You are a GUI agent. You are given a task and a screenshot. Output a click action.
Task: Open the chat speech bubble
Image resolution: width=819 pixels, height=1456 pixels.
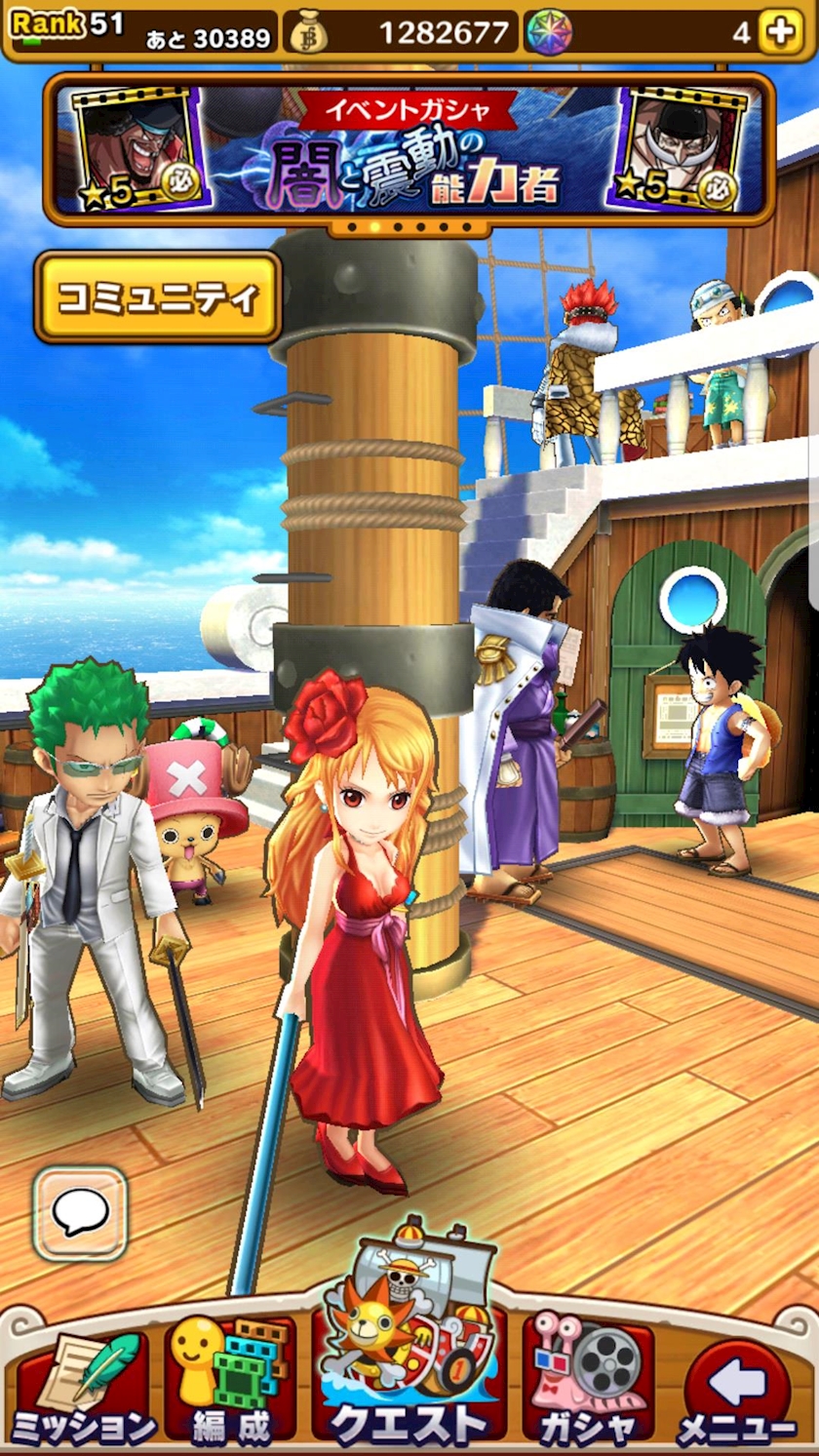coord(80,1212)
